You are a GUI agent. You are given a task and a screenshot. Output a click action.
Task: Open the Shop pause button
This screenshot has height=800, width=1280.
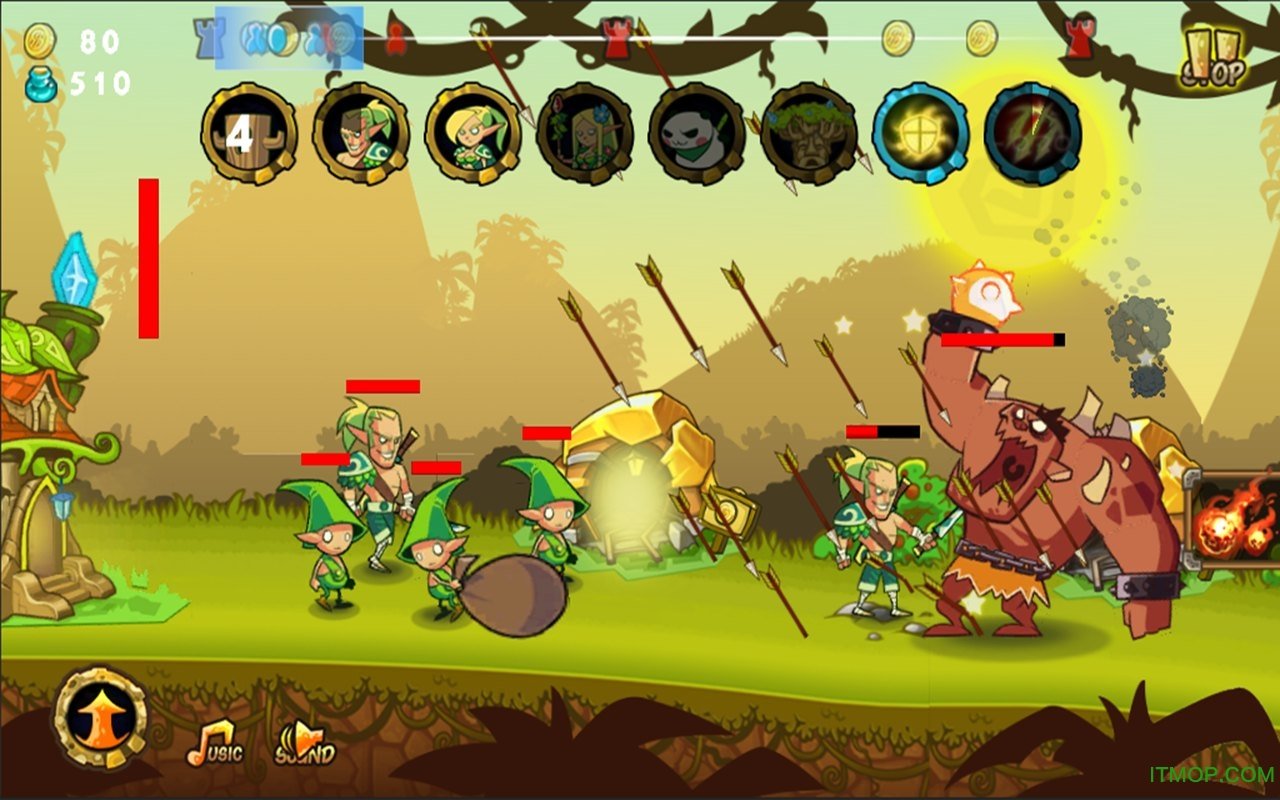(x=1214, y=58)
